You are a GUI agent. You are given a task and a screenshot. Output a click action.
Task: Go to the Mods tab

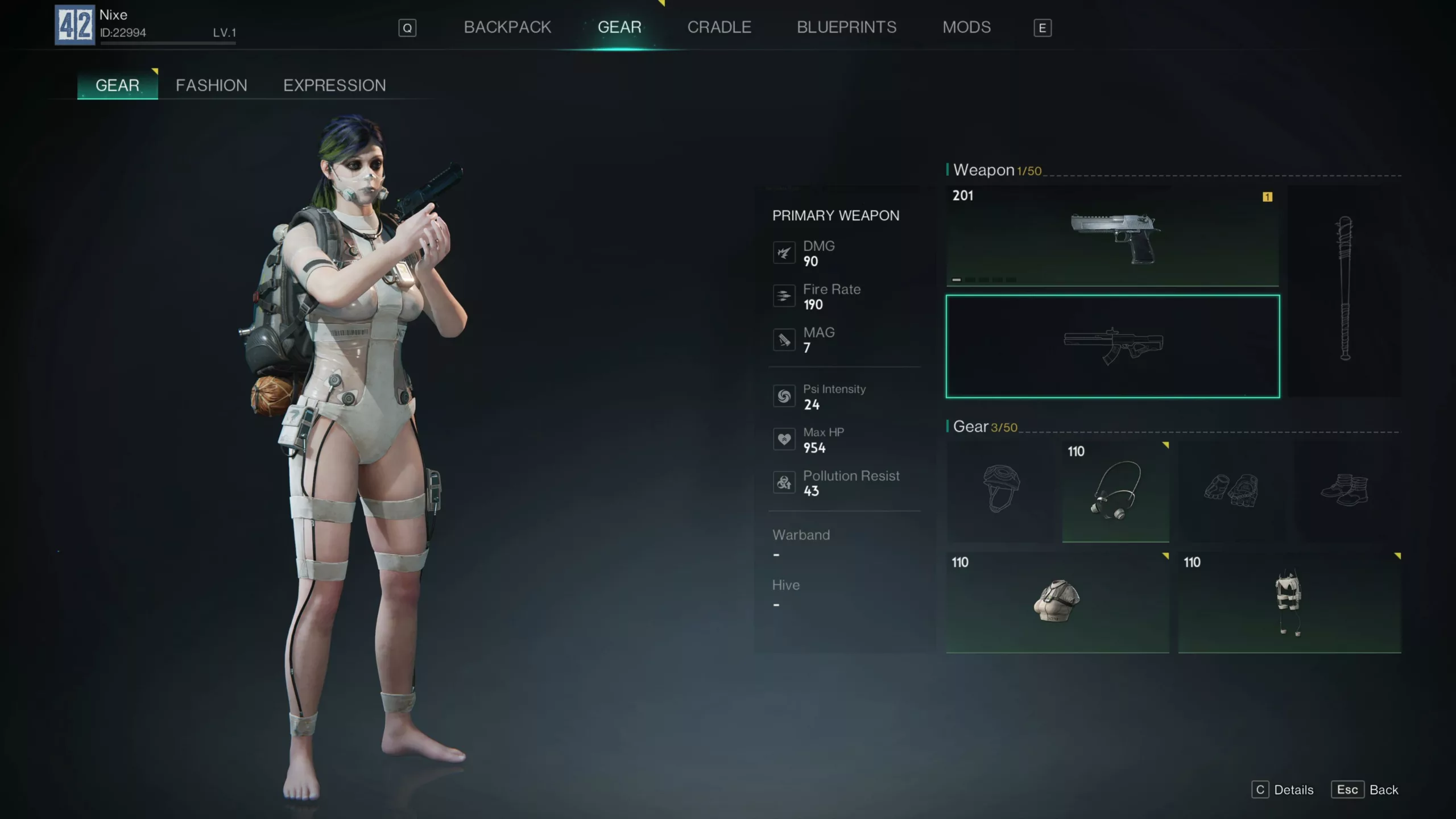point(966,27)
